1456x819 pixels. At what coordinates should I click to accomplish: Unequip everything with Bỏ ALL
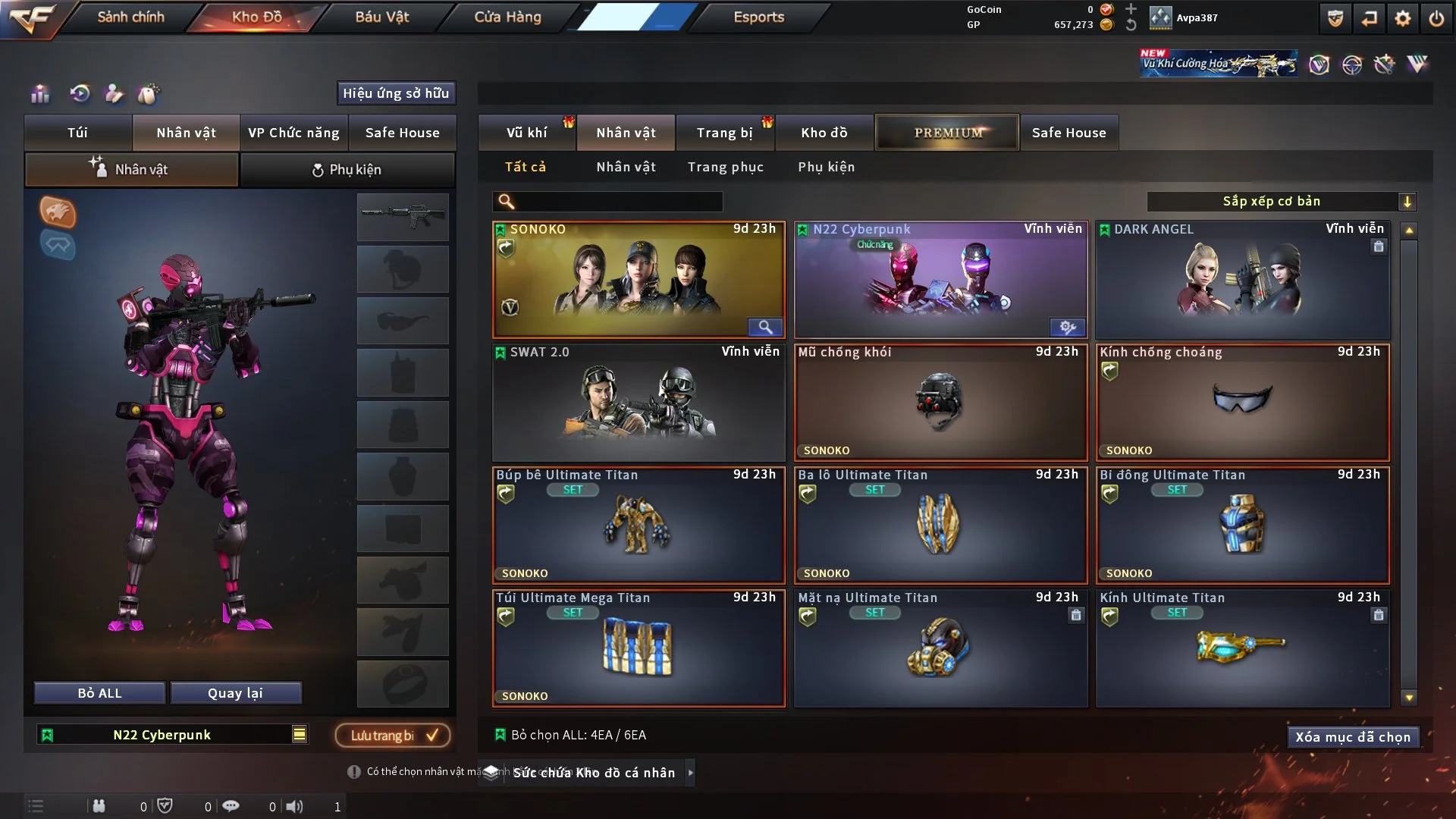(x=99, y=693)
